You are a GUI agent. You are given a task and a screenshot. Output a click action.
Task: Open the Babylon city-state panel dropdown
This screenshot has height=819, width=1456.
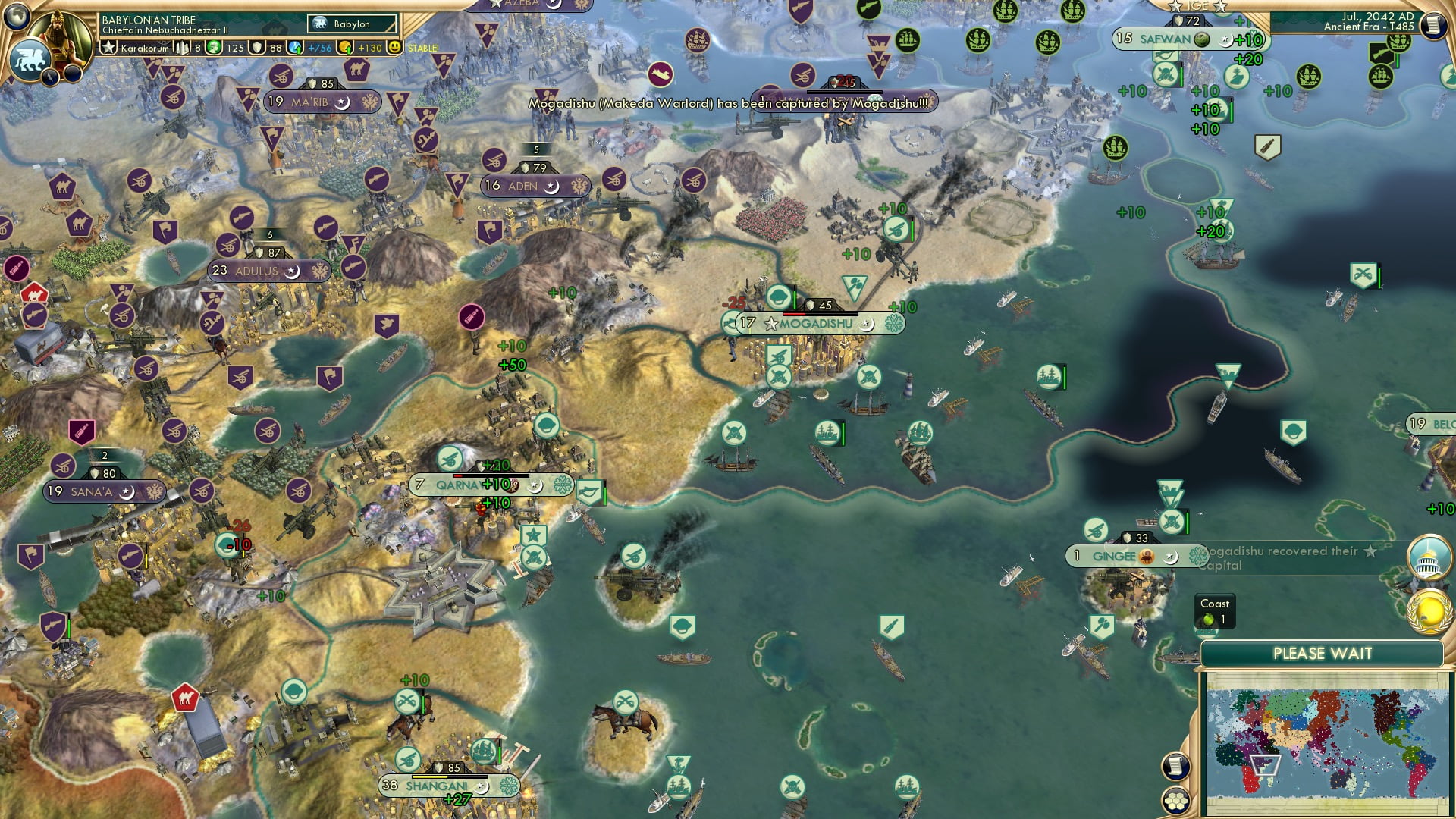click(x=350, y=24)
